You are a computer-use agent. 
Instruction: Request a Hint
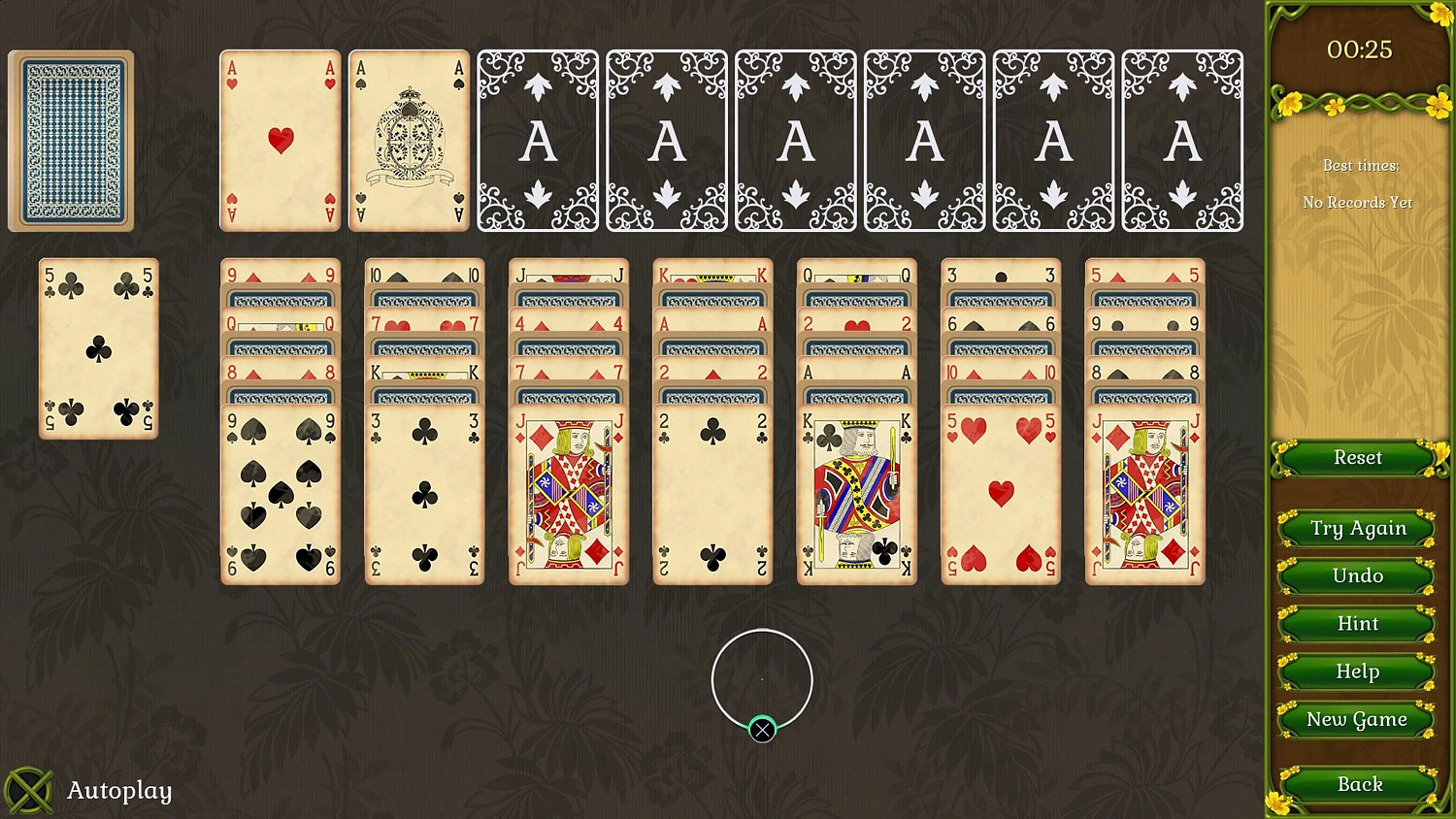click(1356, 624)
